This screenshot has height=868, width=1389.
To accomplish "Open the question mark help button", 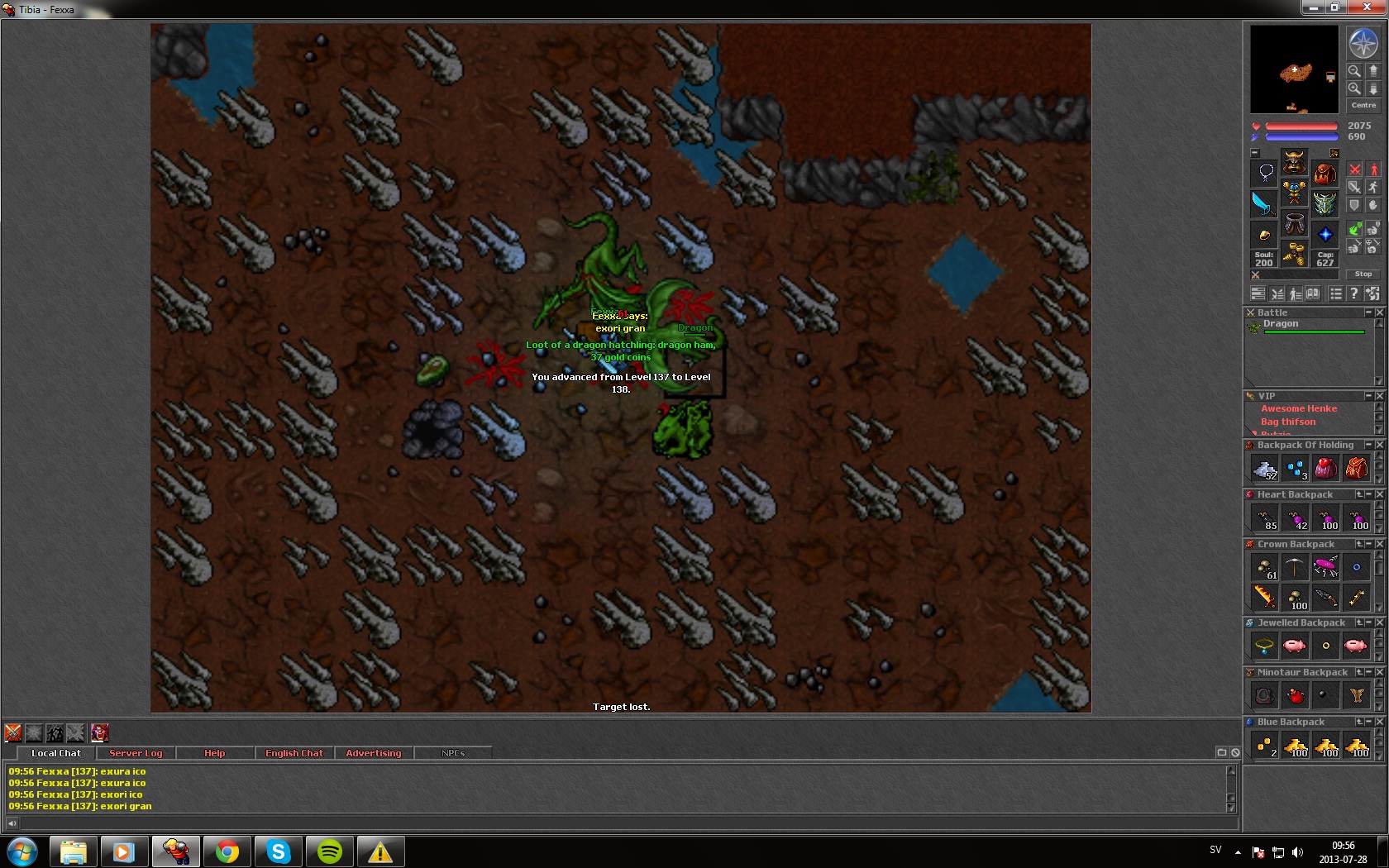I will click(1353, 293).
